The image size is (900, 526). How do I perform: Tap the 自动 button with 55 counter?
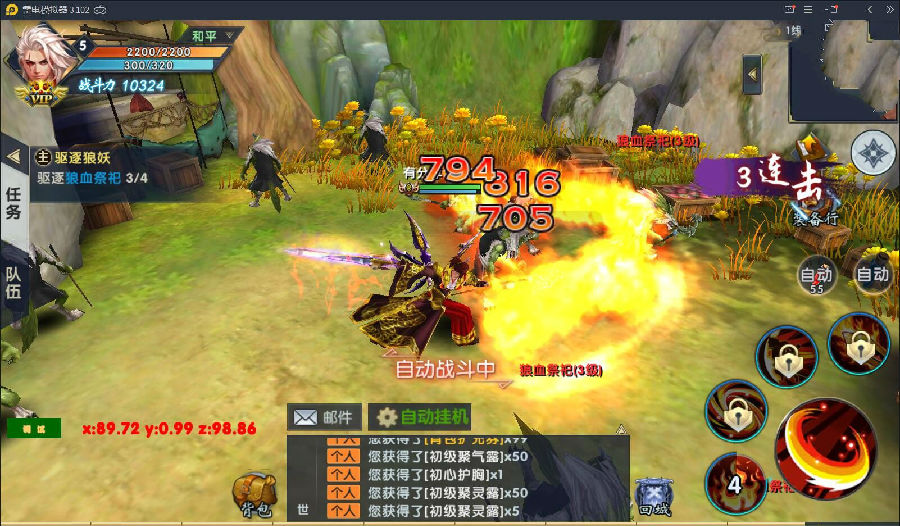[815, 276]
